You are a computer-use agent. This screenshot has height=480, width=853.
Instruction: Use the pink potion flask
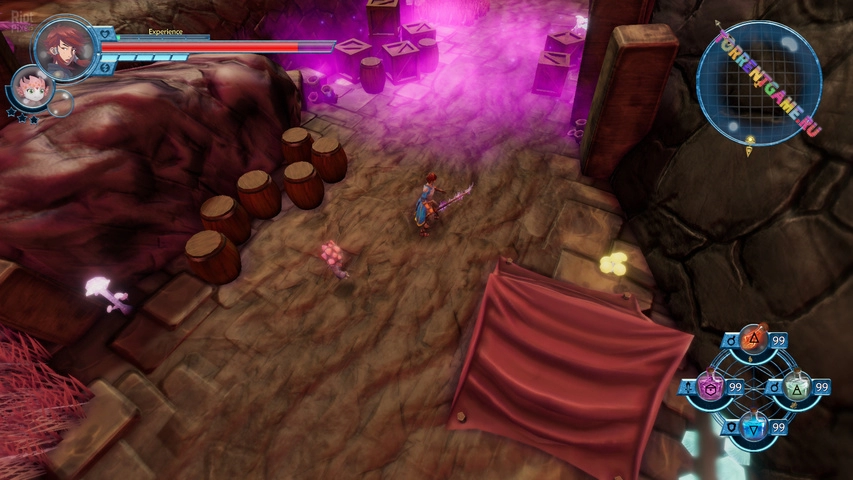pos(711,387)
